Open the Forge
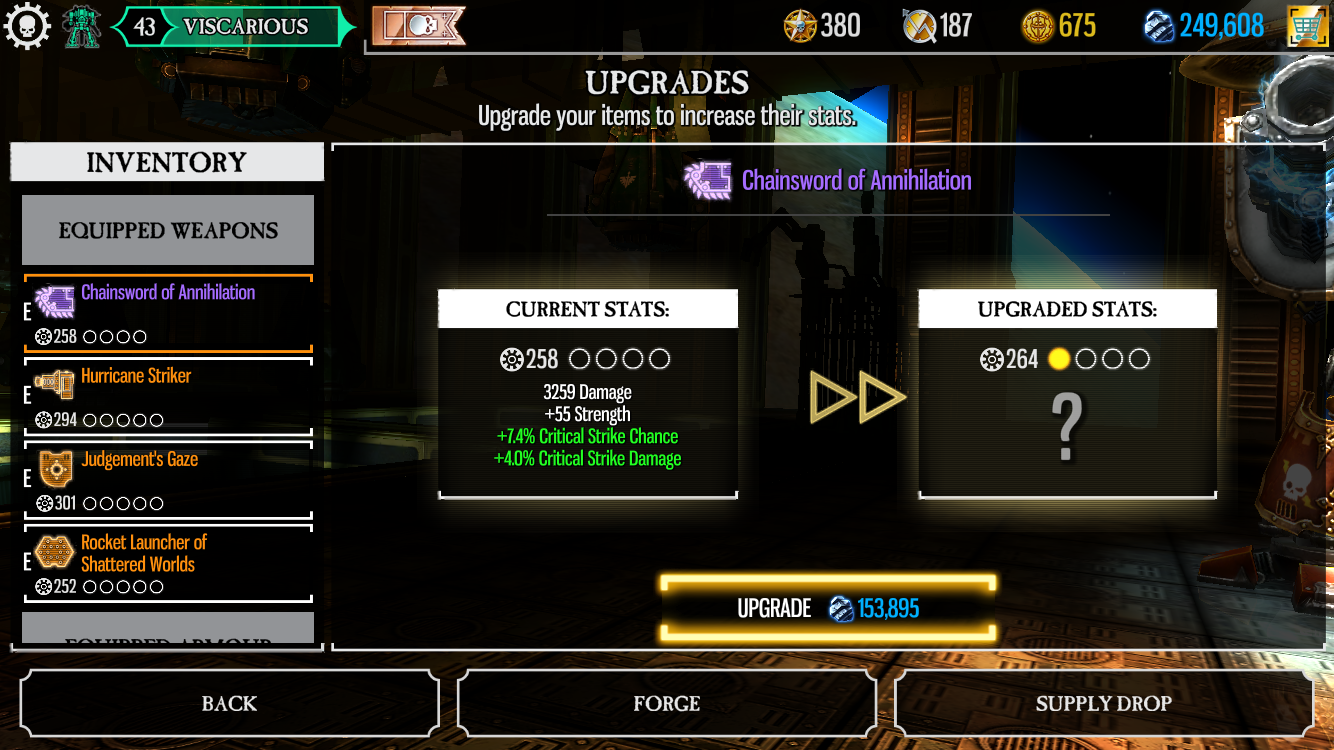The height and width of the screenshot is (750, 1334). pos(666,704)
